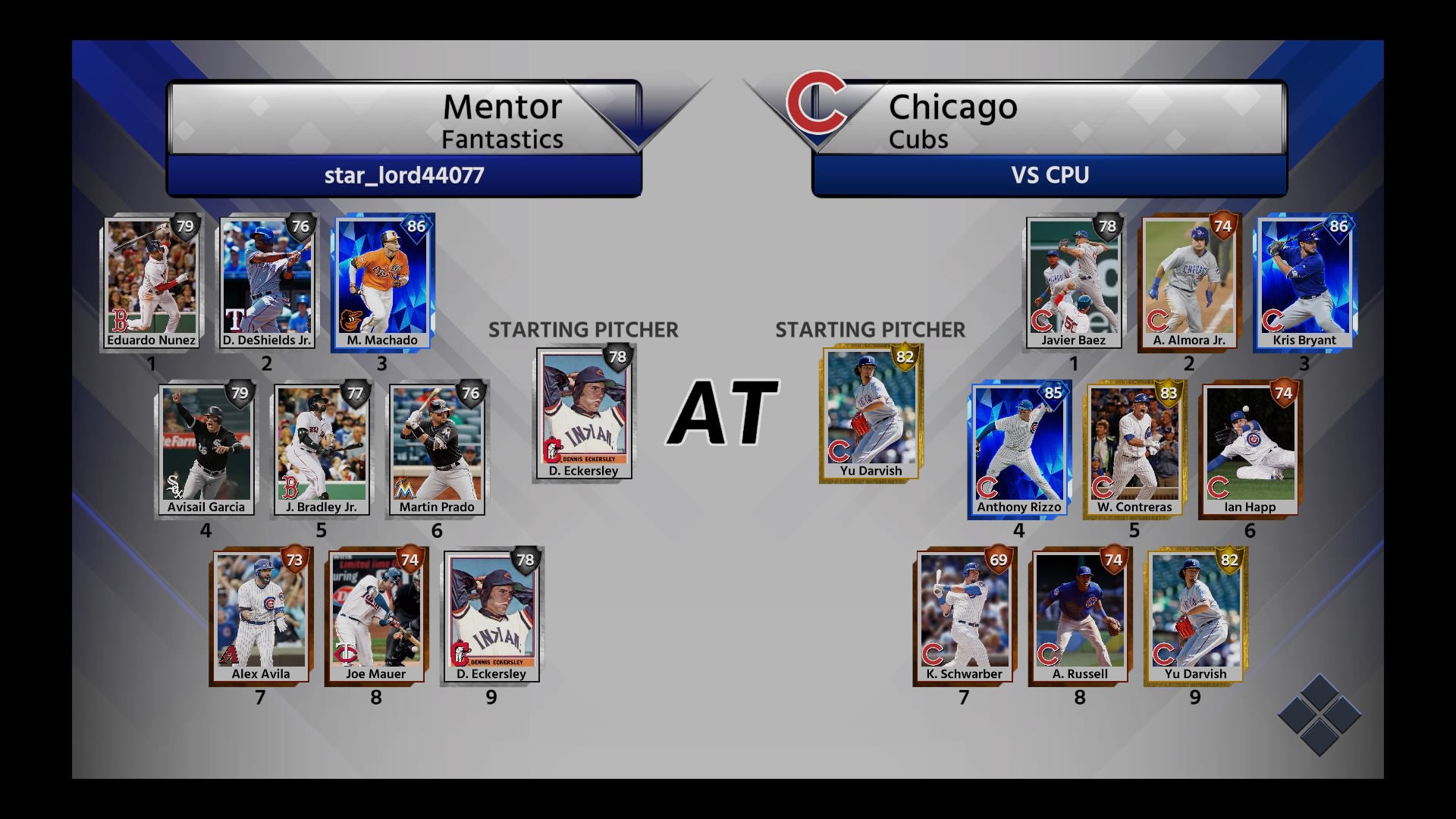
Task: Select the Ian Happ card
Action: coord(1250,450)
